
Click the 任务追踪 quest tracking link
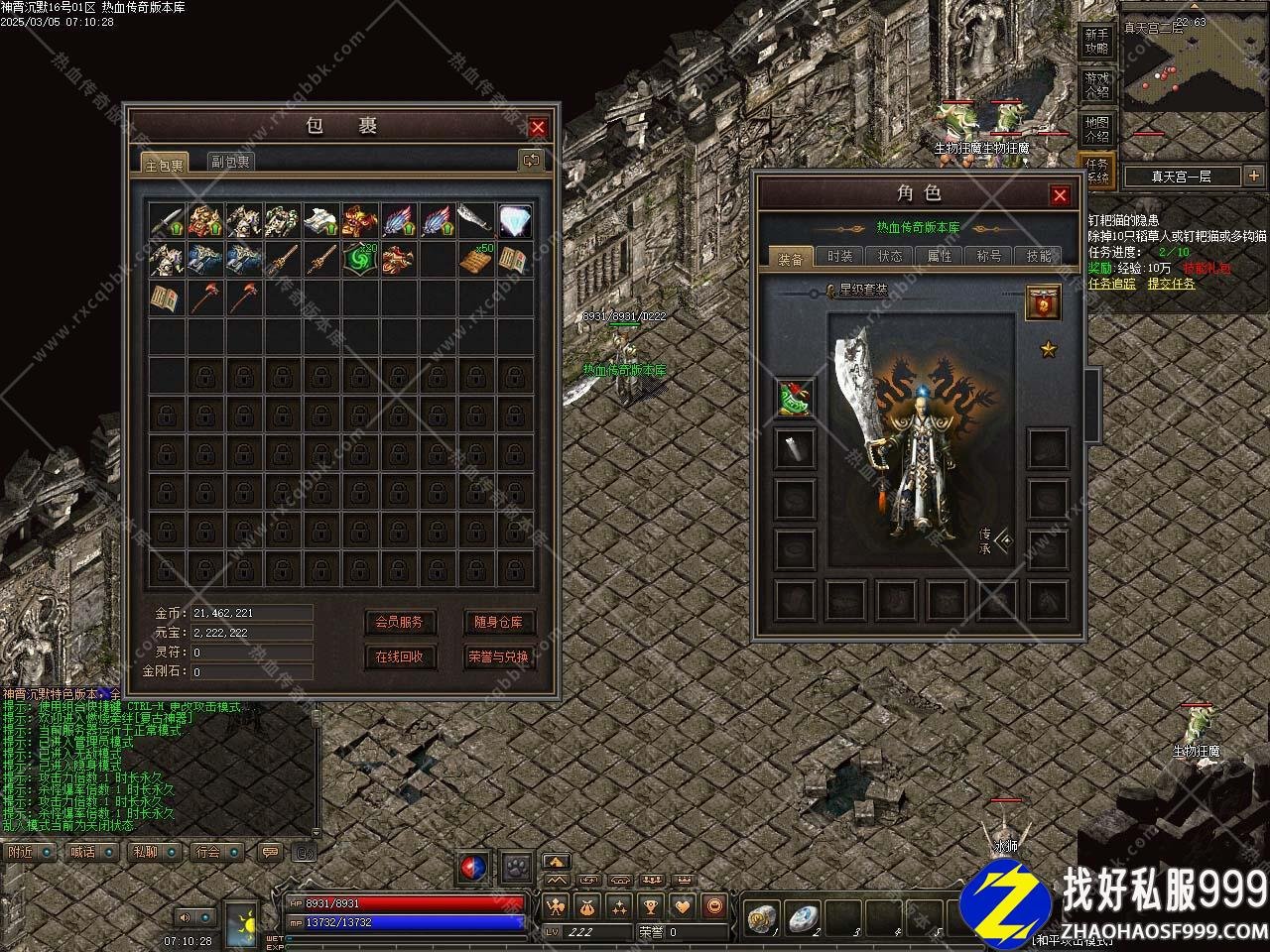coord(1111,283)
